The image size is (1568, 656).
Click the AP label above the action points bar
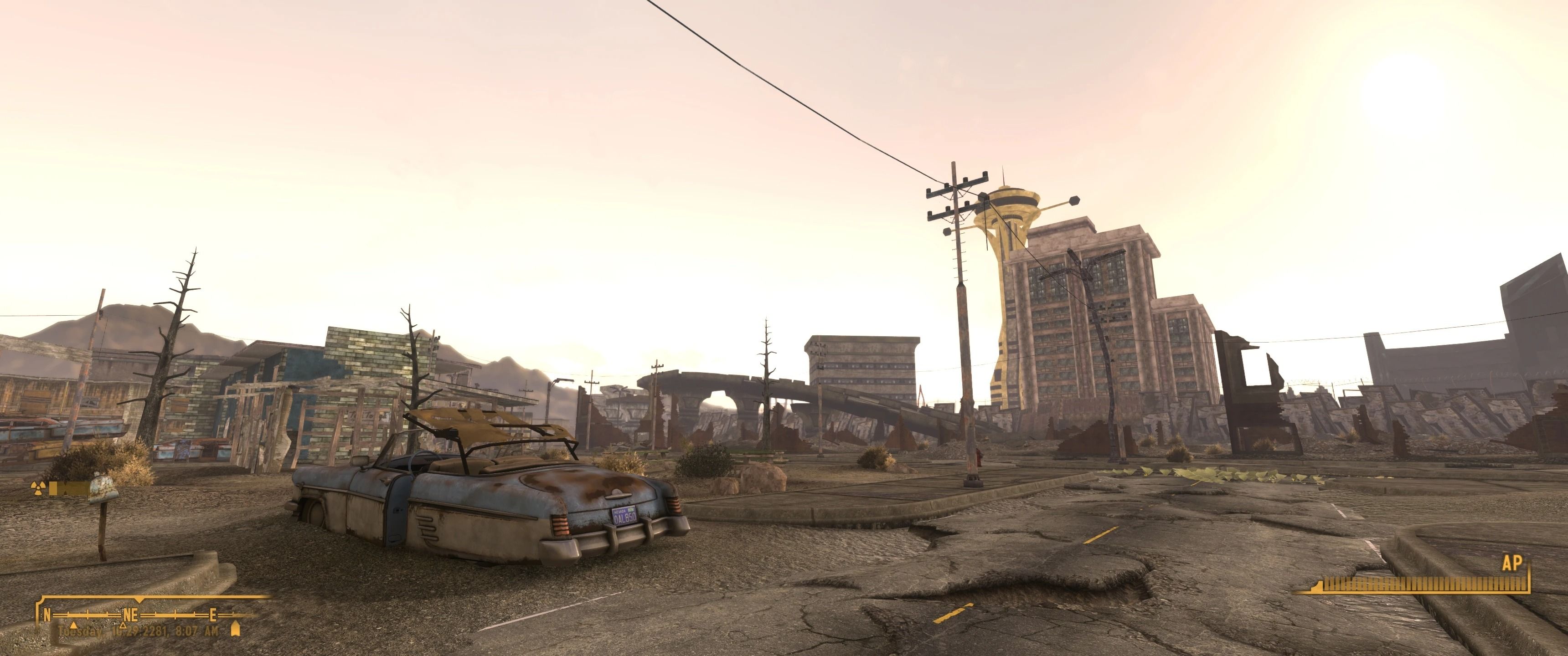(1512, 563)
